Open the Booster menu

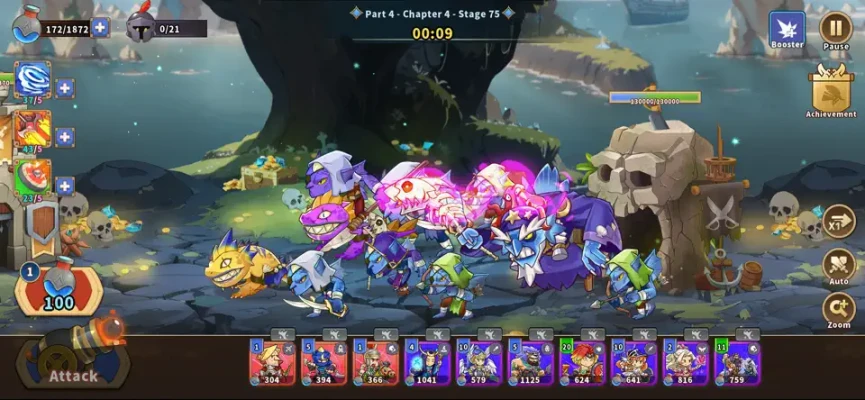787,29
